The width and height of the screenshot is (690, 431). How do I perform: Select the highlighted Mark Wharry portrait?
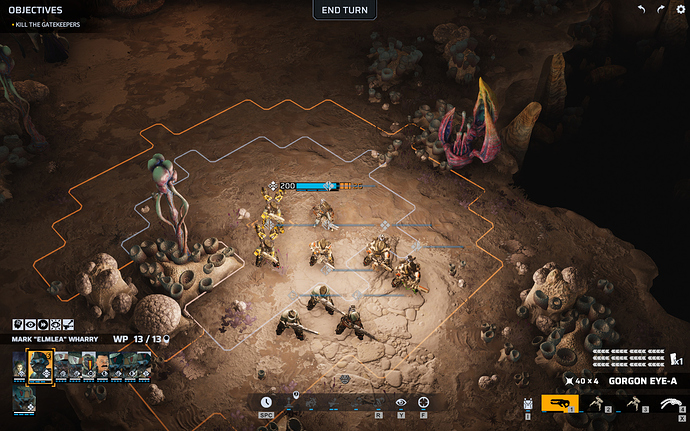coord(40,366)
